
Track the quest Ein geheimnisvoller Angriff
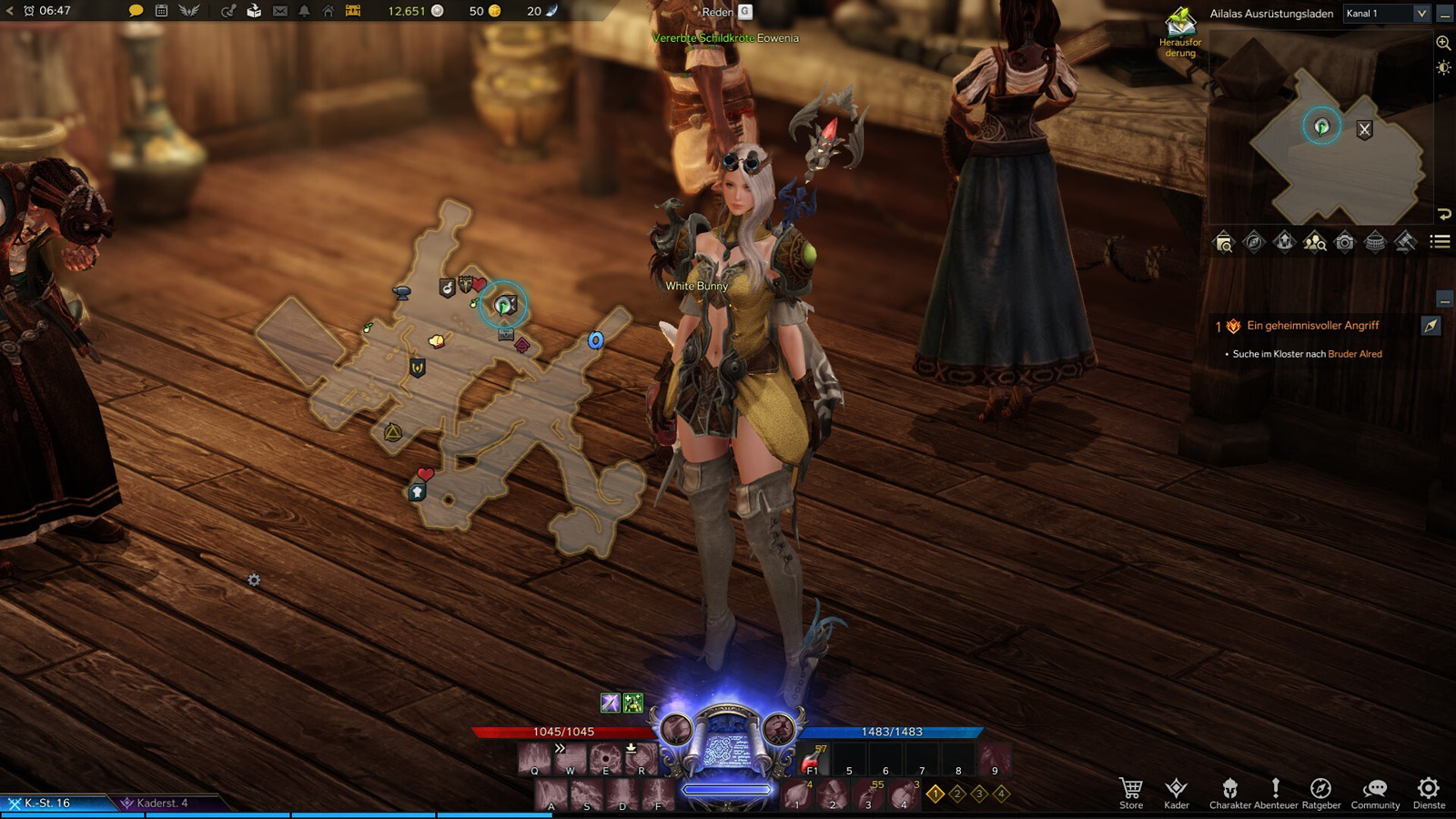point(1431,326)
